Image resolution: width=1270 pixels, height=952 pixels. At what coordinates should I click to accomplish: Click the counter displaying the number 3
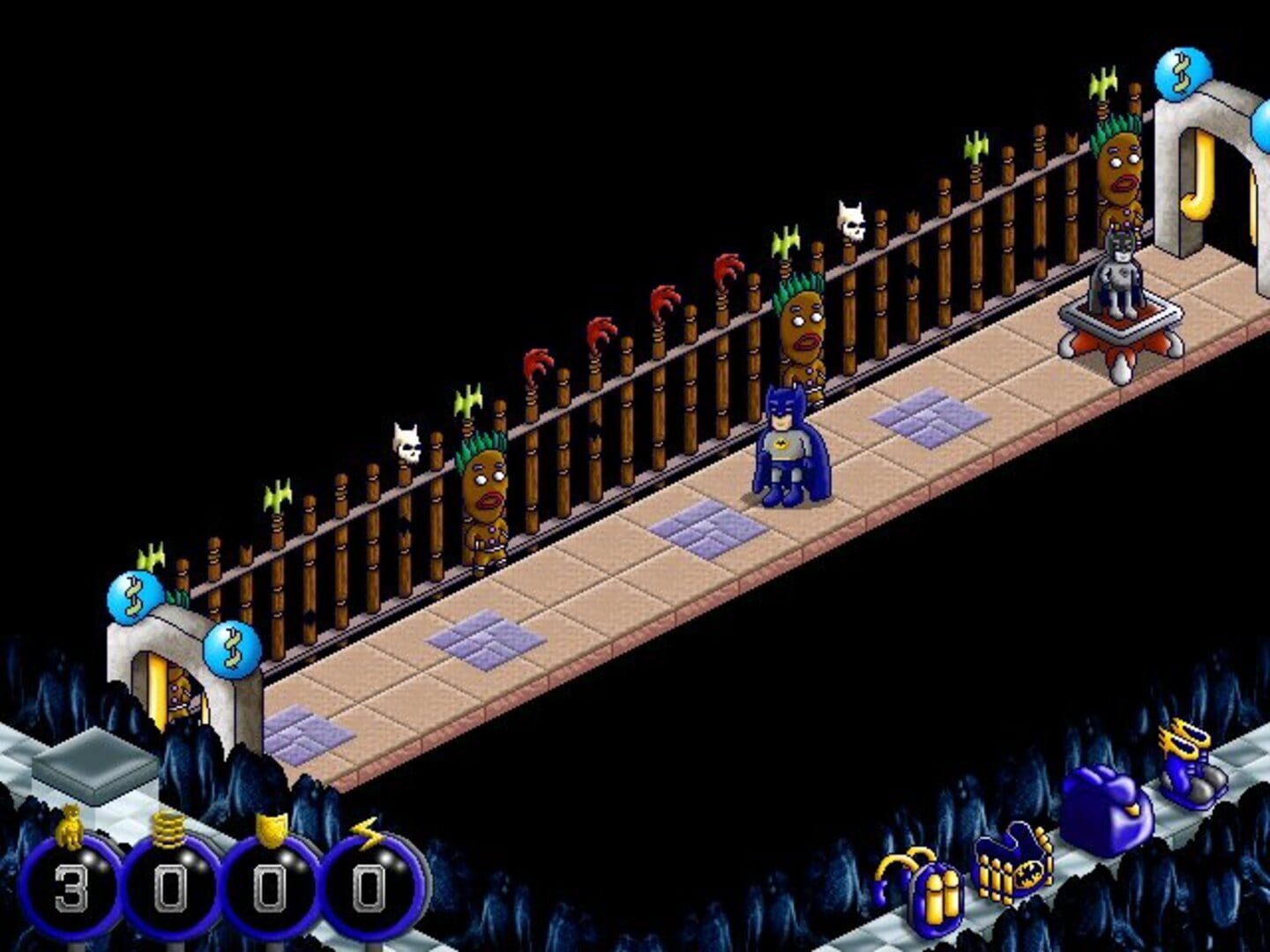[x=71, y=886]
